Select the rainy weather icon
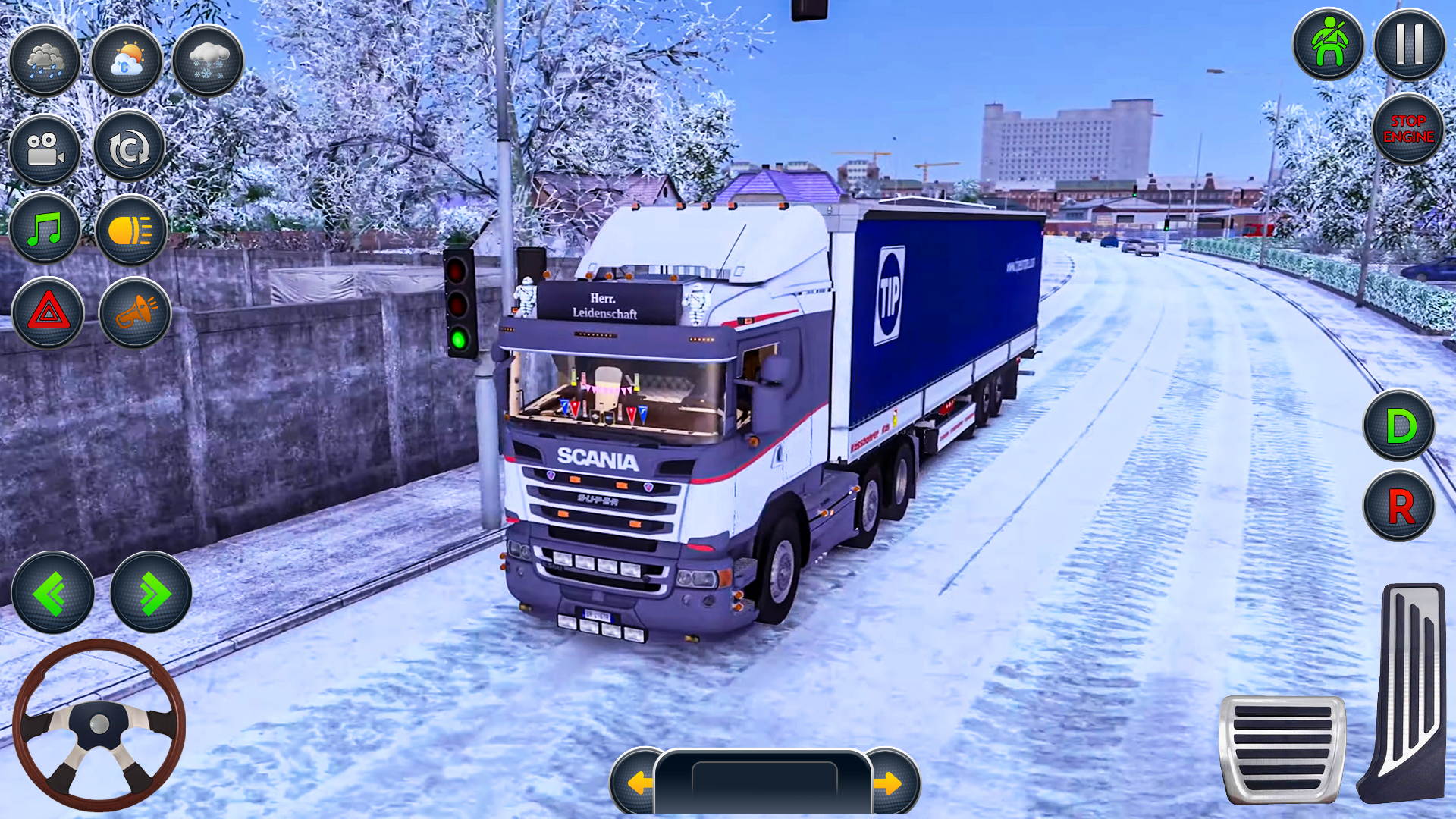The height and width of the screenshot is (819, 1456). click(44, 61)
